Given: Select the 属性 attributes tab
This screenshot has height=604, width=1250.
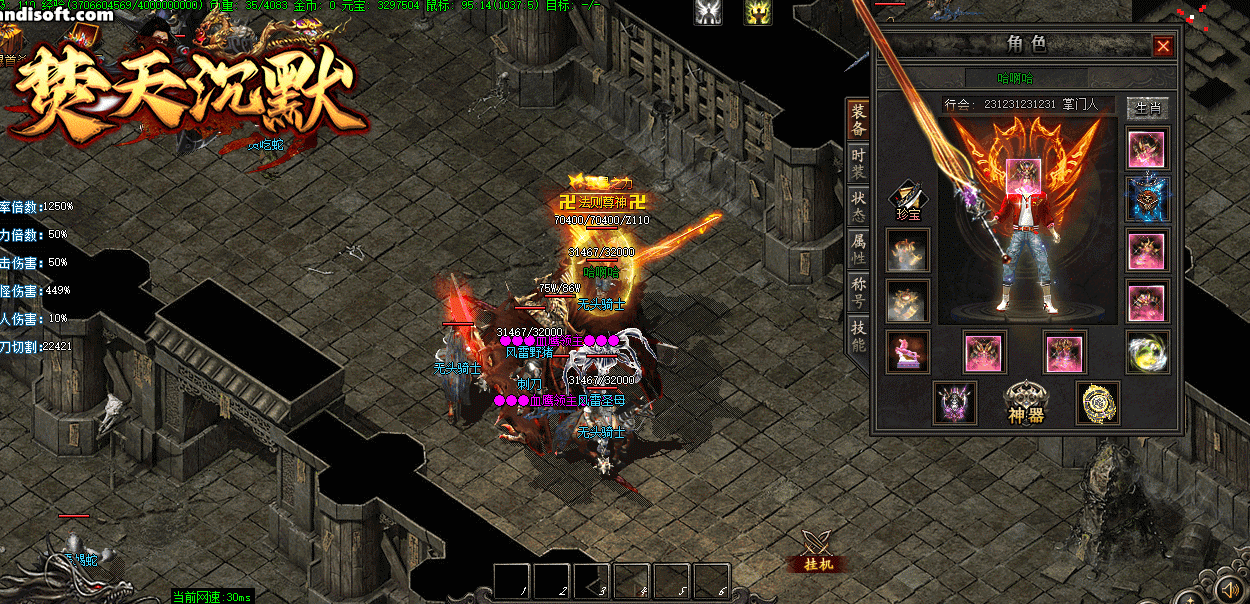Looking at the screenshot, I should (858, 249).
